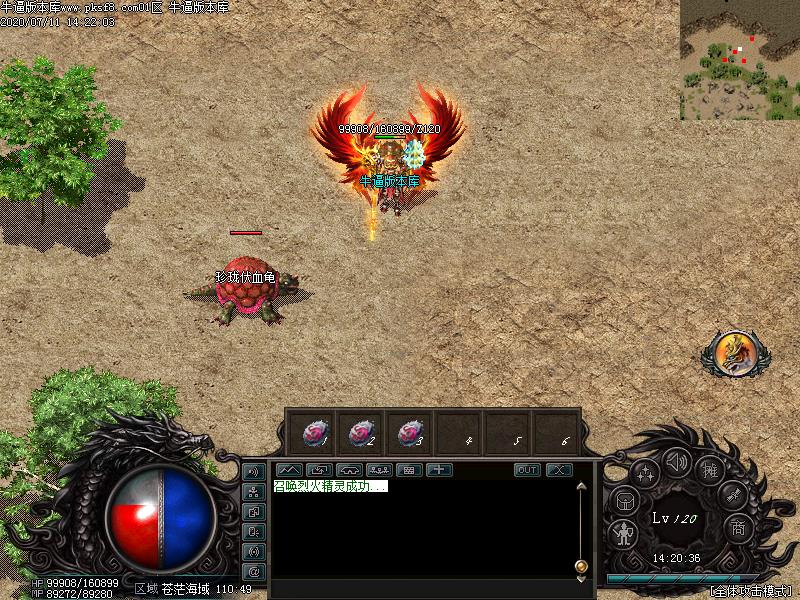Open the minimap in the corner
Image resolution: width=800 pixels, height=600 pixels.
[739, 60]
